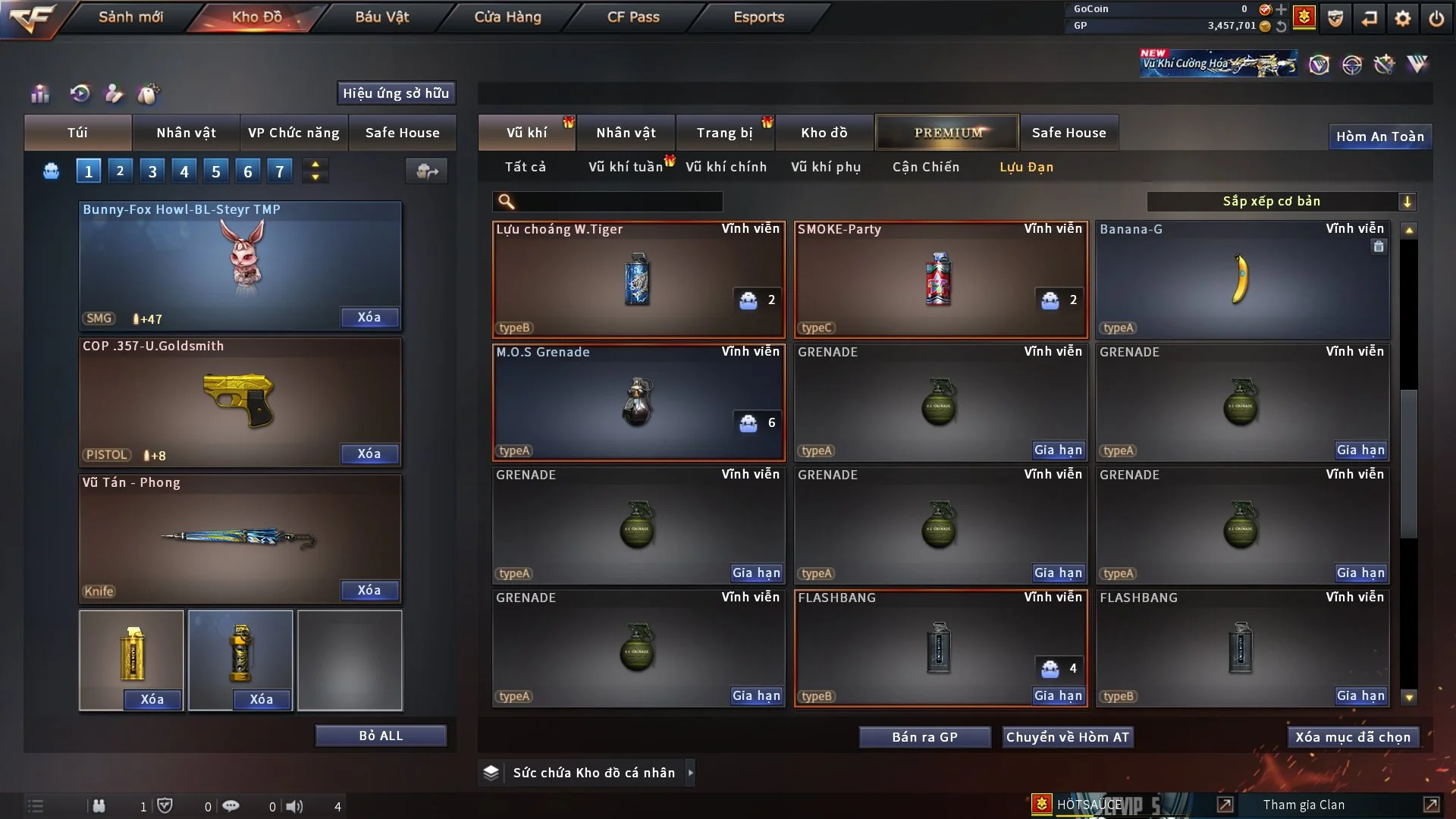Image resolution: width=1456 pixels, height=819 pixels.
Task: Open the Cửa Hàng shop menu
Action: click(507, 17)
